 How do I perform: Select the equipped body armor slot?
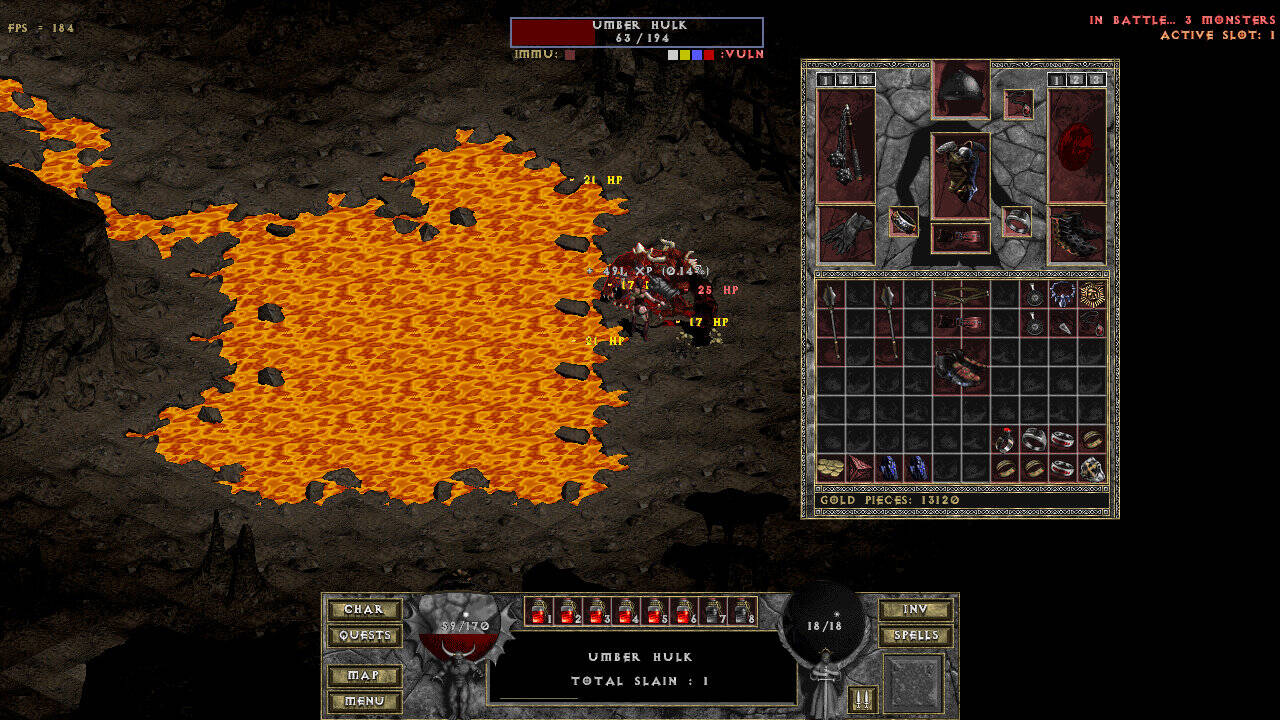961,176
